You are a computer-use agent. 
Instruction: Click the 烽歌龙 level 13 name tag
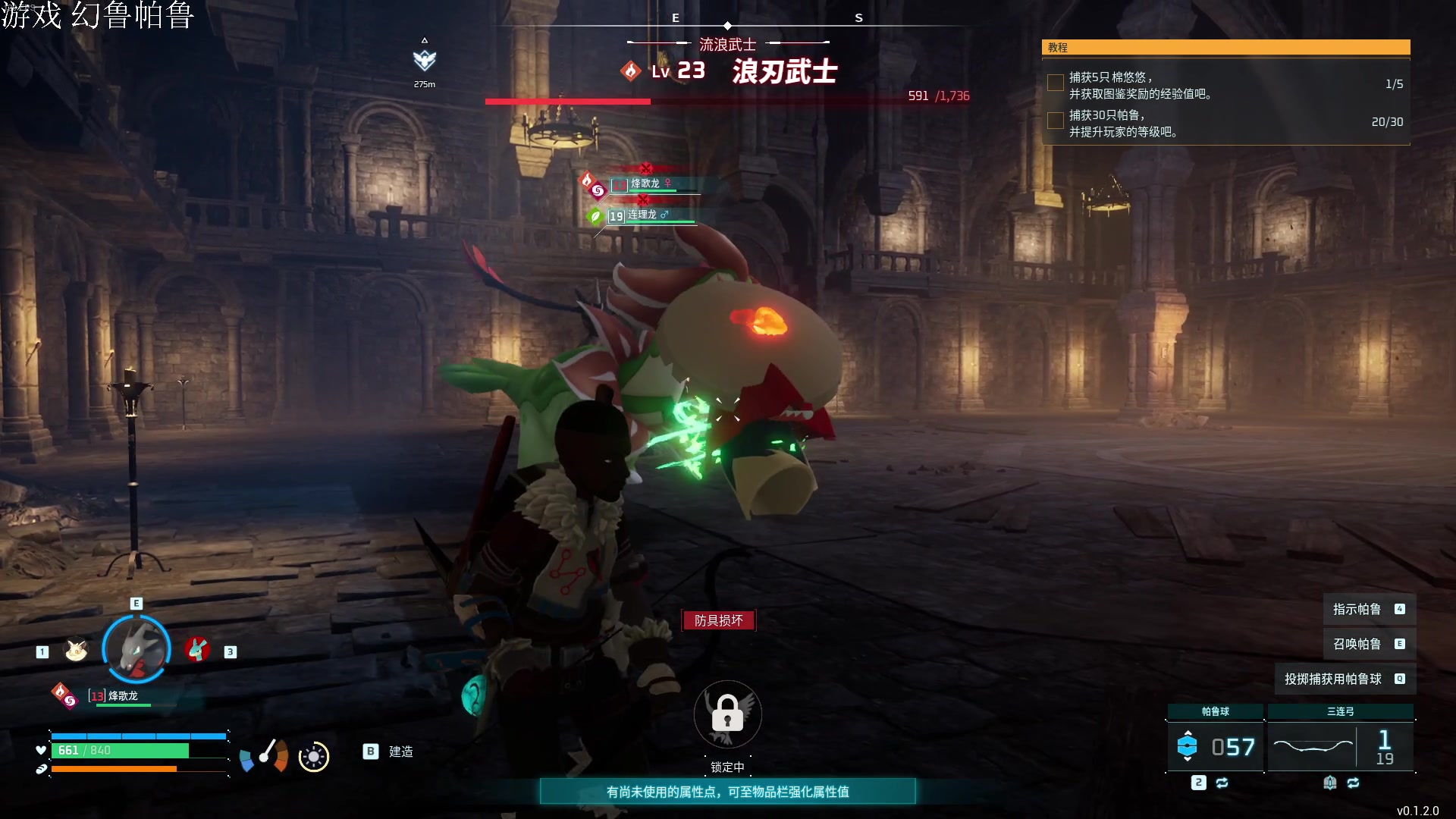click(121, 696)
